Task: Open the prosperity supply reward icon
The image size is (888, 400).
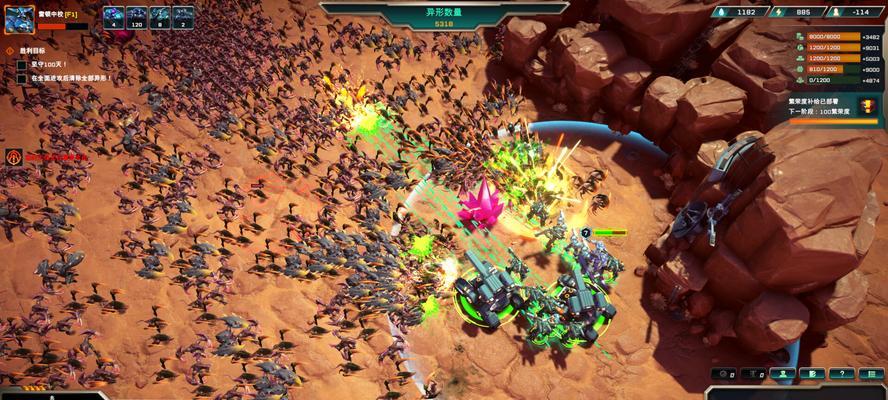Action: 866,104
